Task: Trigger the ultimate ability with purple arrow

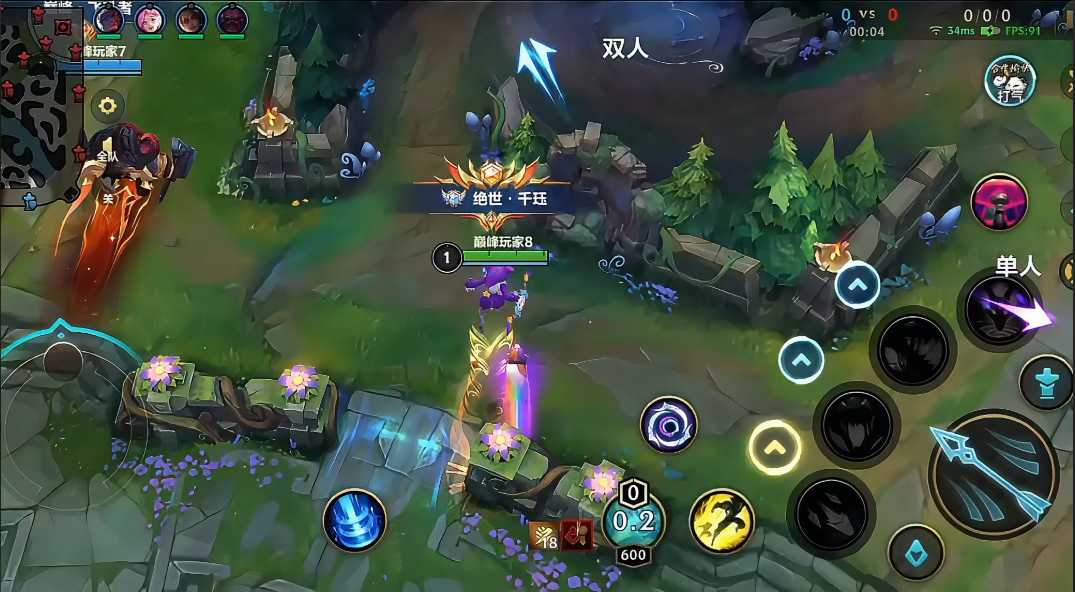Action: (x=1003, y=309)
